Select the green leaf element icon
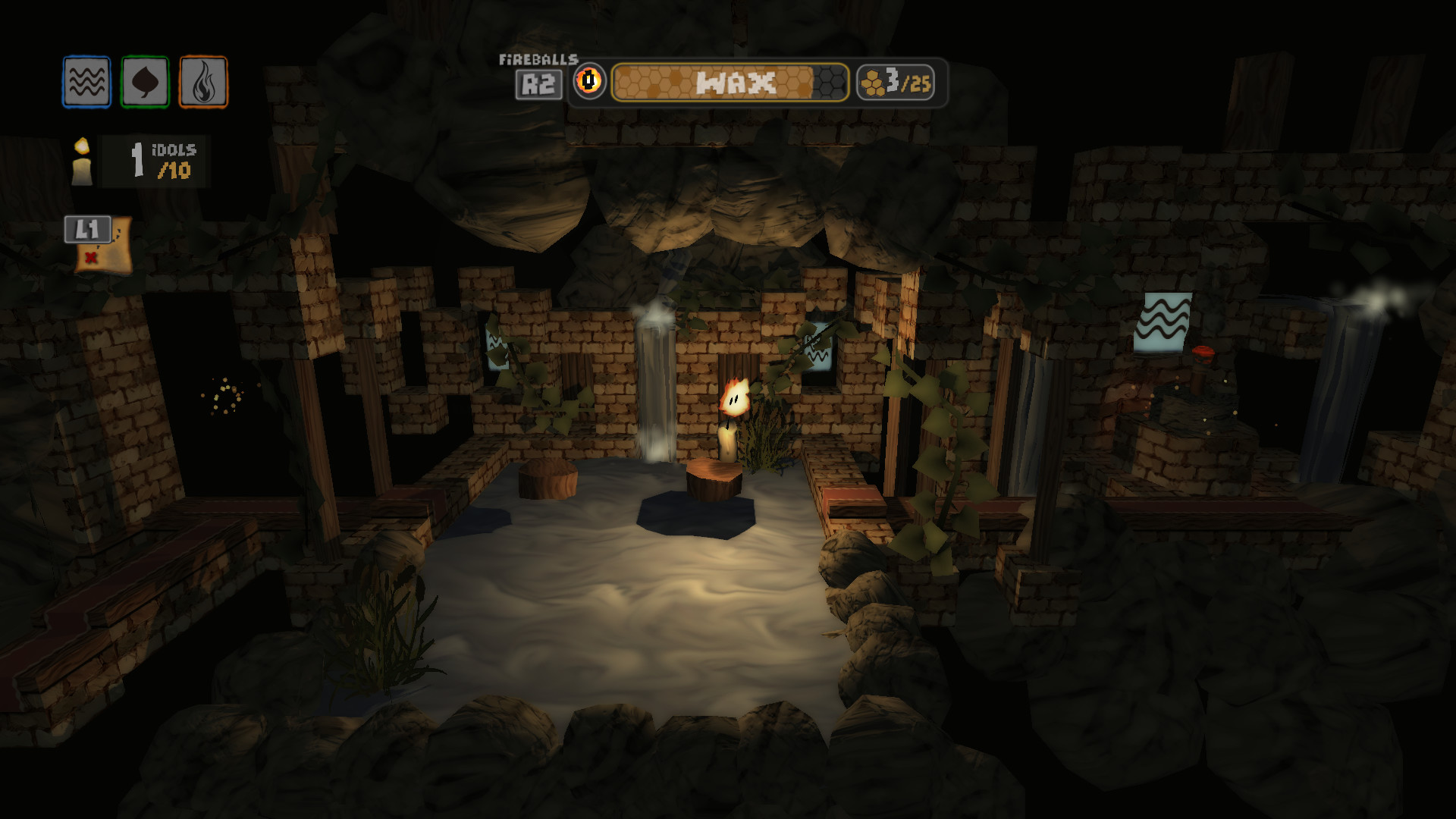The width and height of the screenshot is (1456, 819). pyautogui.click(x=144, y=82)
